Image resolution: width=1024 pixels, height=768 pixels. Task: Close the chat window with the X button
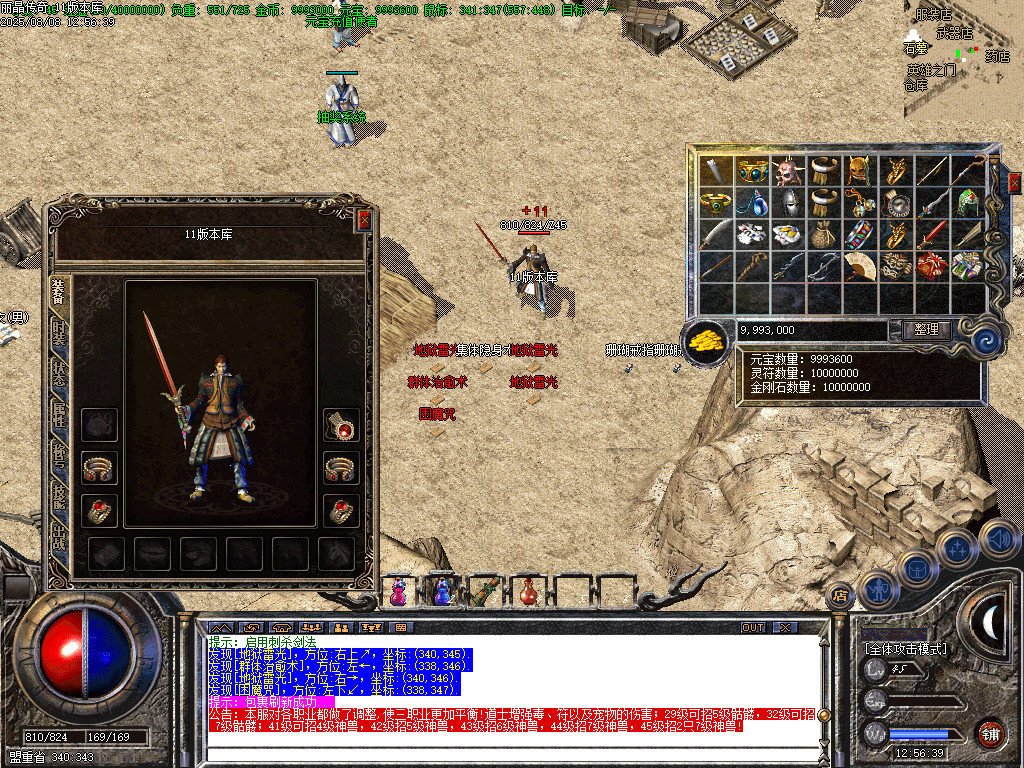786,627
